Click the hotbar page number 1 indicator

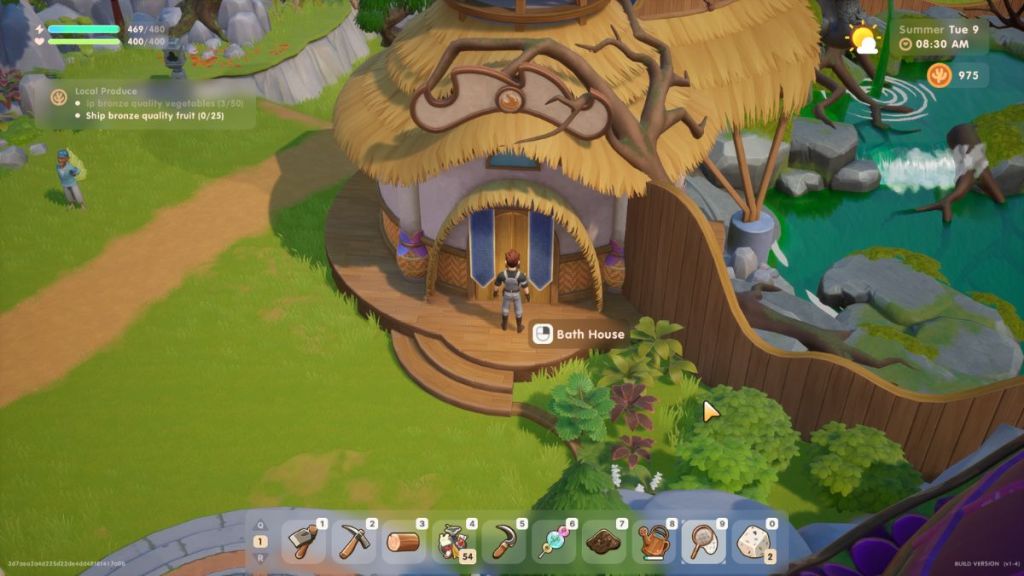(260, 542)
